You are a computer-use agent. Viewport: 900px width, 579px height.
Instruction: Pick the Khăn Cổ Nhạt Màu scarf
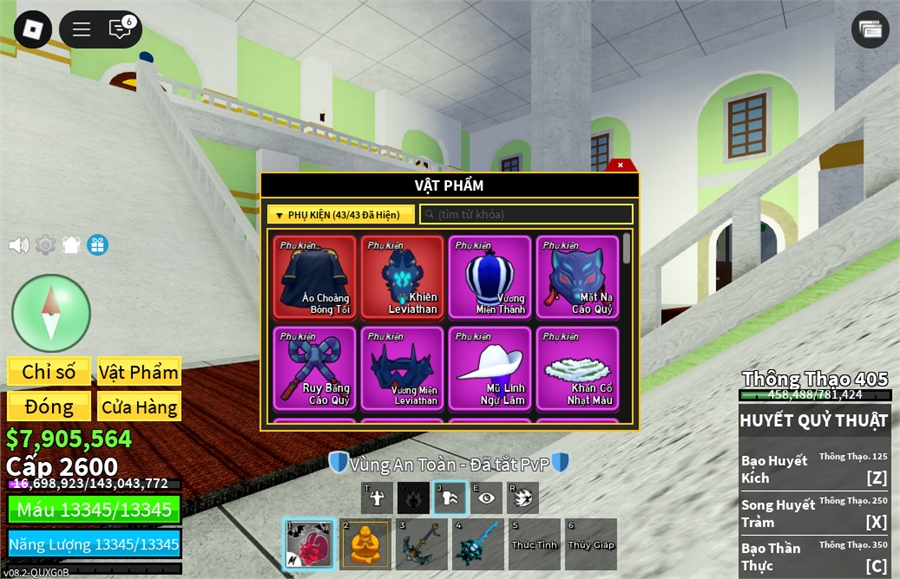(x=577, y=368)
